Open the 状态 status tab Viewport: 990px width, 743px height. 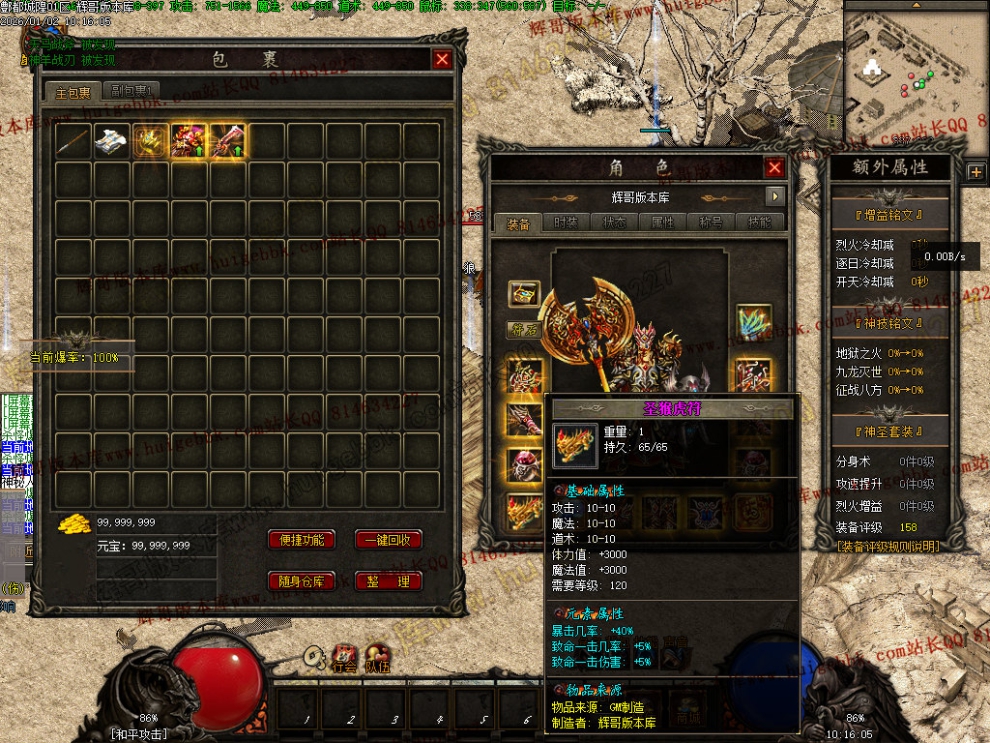pyautogui.click(x=614, y=222)
